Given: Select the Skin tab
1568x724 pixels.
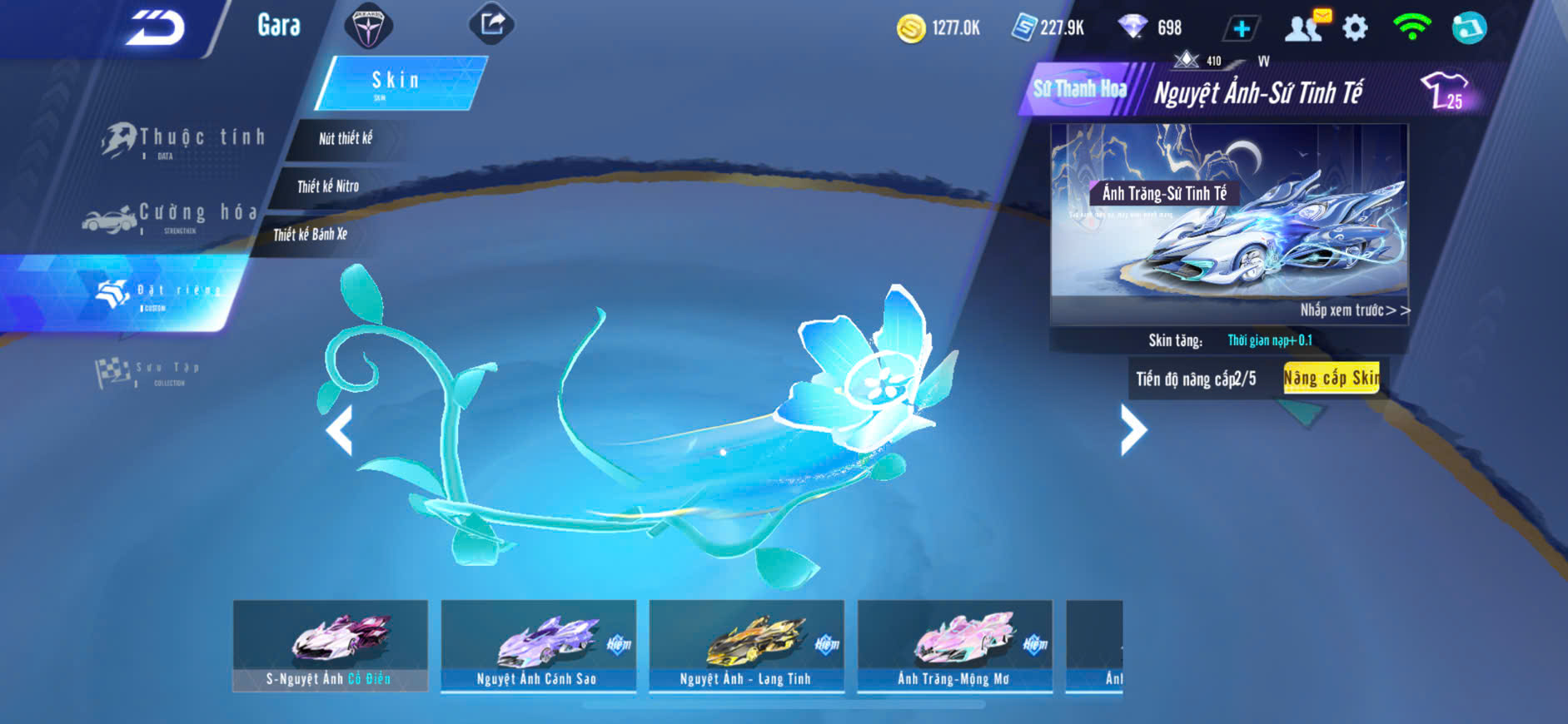Looking at the screenshot, I should [396, 82].
